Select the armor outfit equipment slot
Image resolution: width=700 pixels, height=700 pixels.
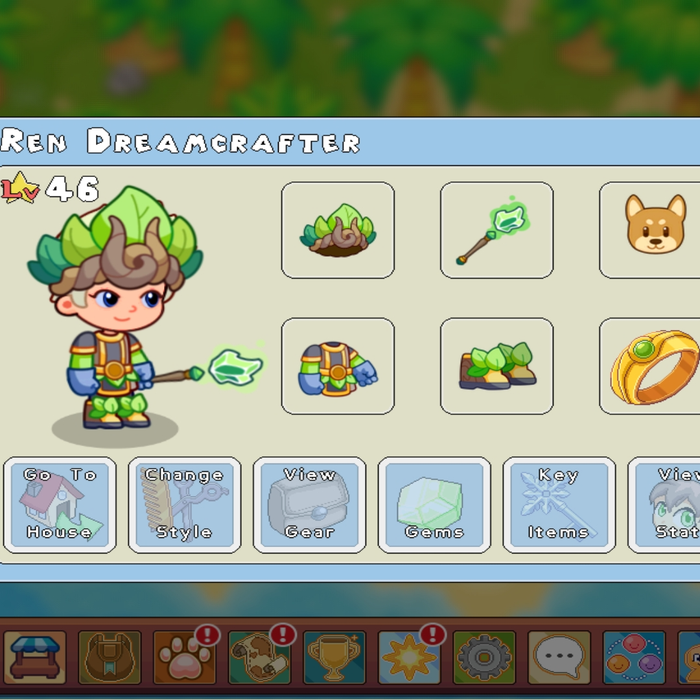[338, 366]
